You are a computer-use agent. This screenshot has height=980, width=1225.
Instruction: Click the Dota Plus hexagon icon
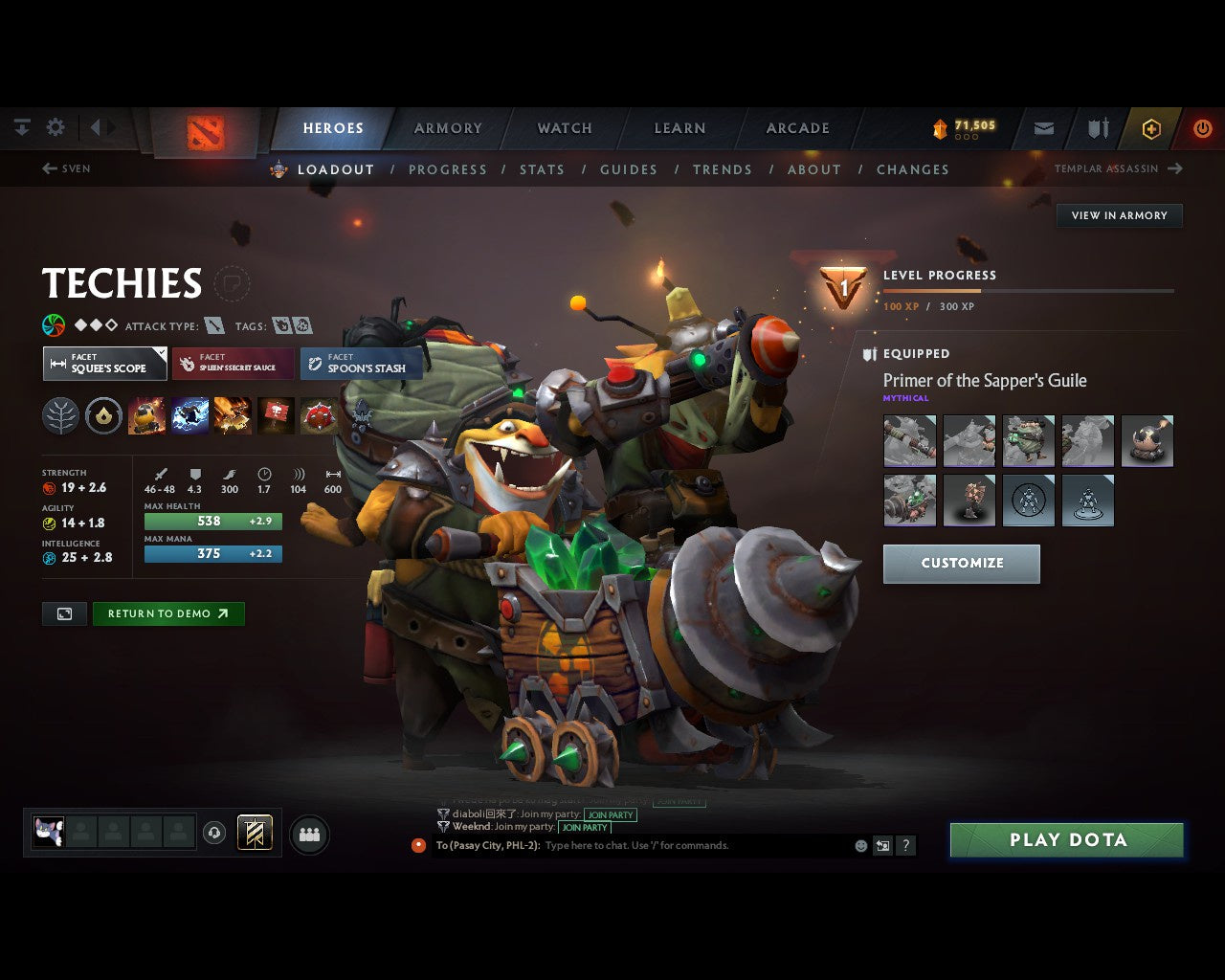pos(1151,127)
